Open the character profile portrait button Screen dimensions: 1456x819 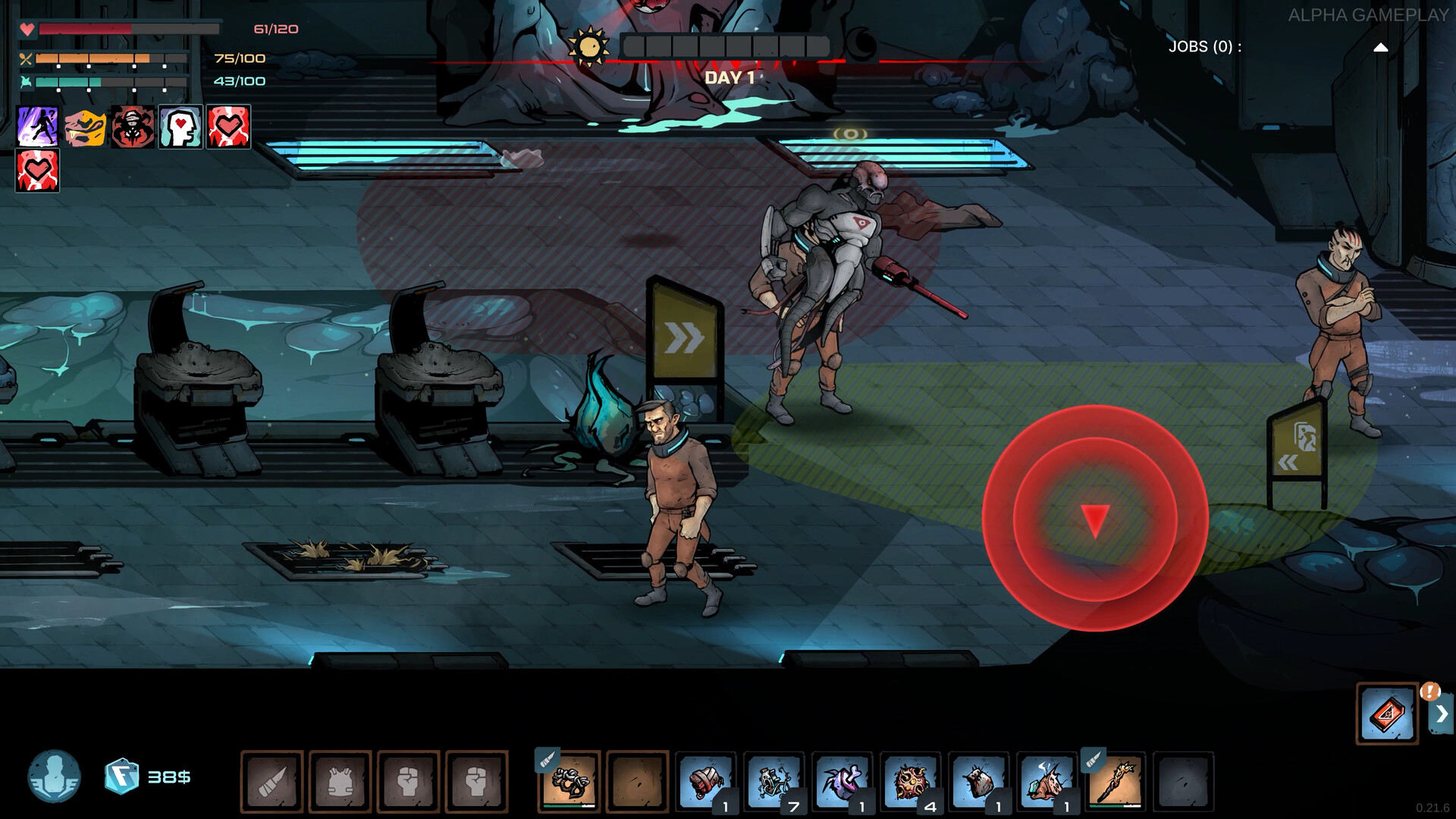[54, 777]
